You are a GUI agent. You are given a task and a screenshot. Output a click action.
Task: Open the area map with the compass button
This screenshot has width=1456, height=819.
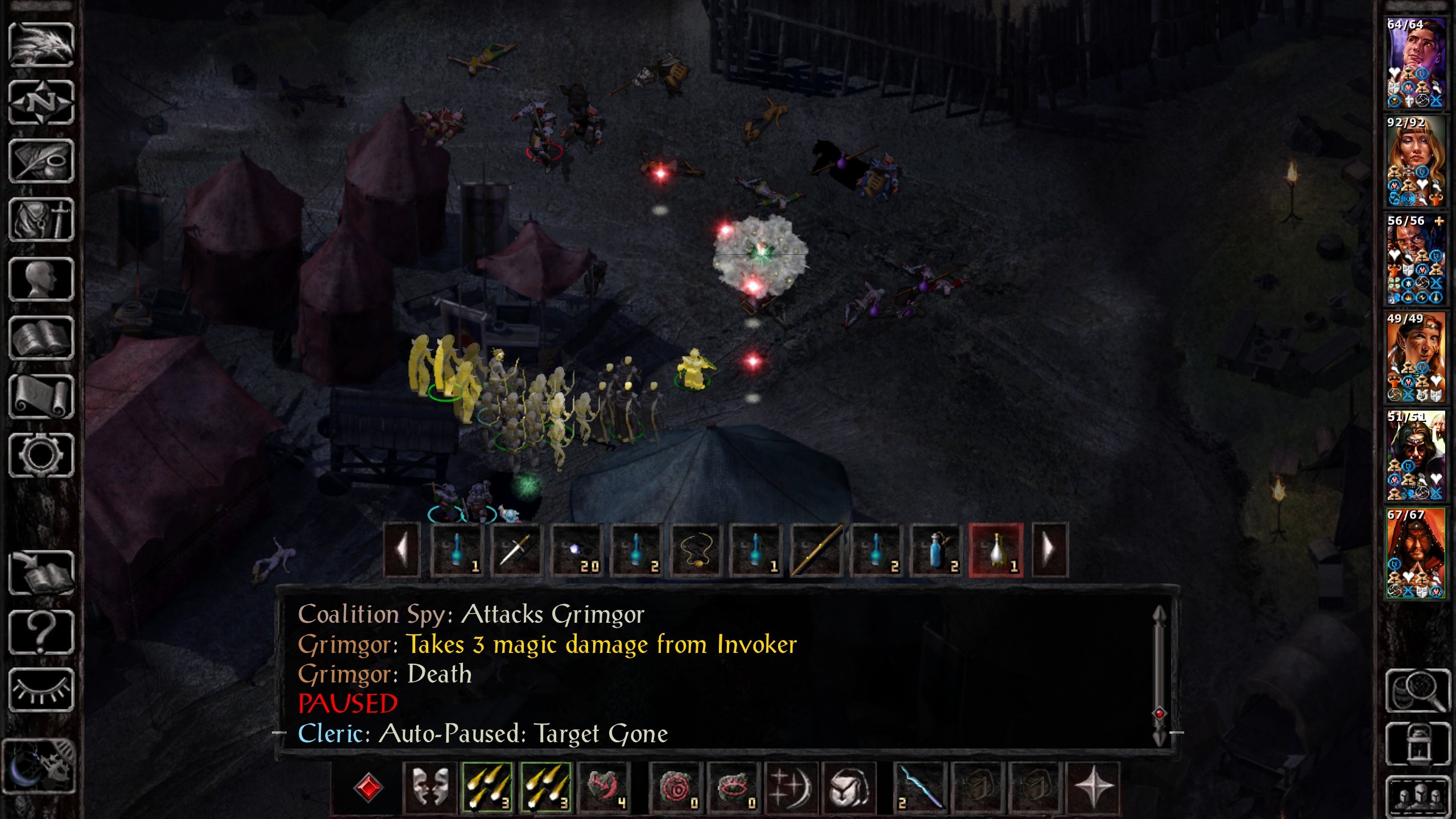click(42, 103)
